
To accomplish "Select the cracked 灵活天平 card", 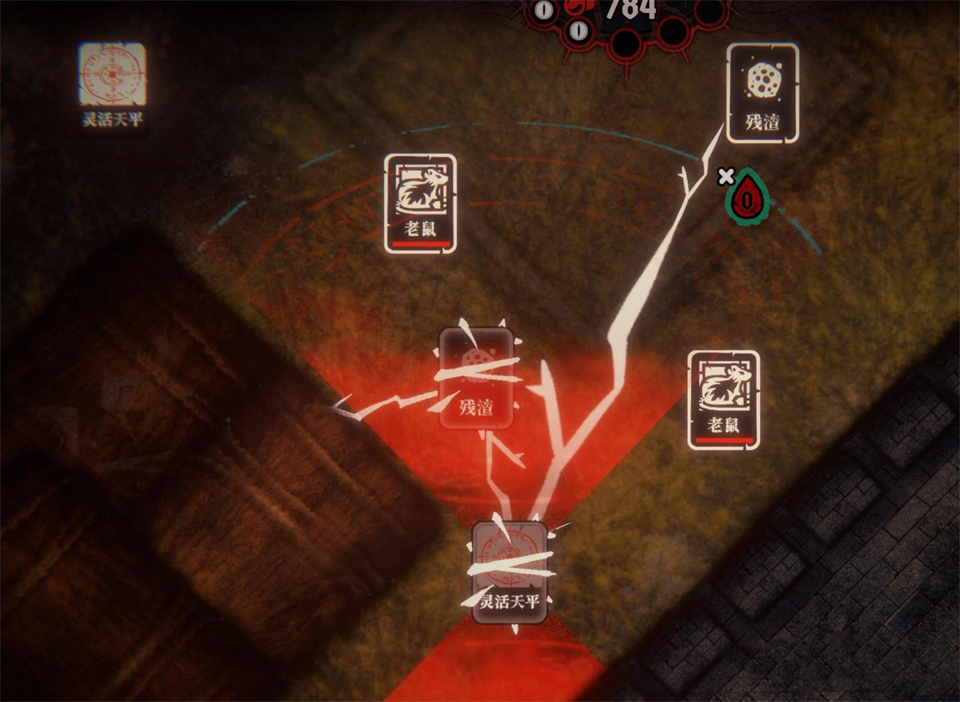I will [x=510, y=572].
